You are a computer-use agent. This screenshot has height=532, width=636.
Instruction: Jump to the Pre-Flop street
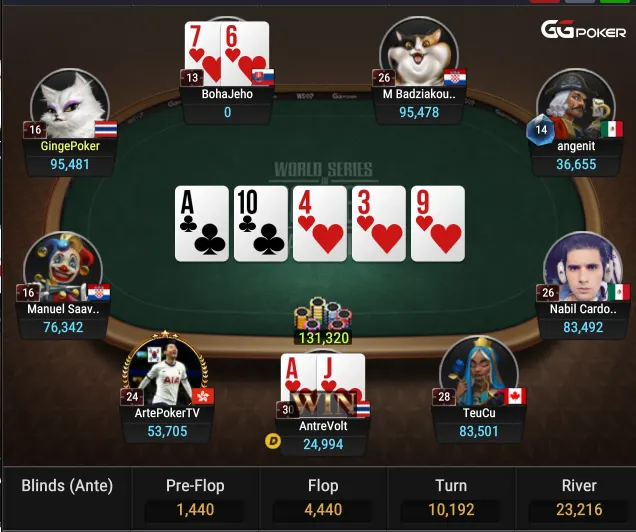[x=195, y=498]
